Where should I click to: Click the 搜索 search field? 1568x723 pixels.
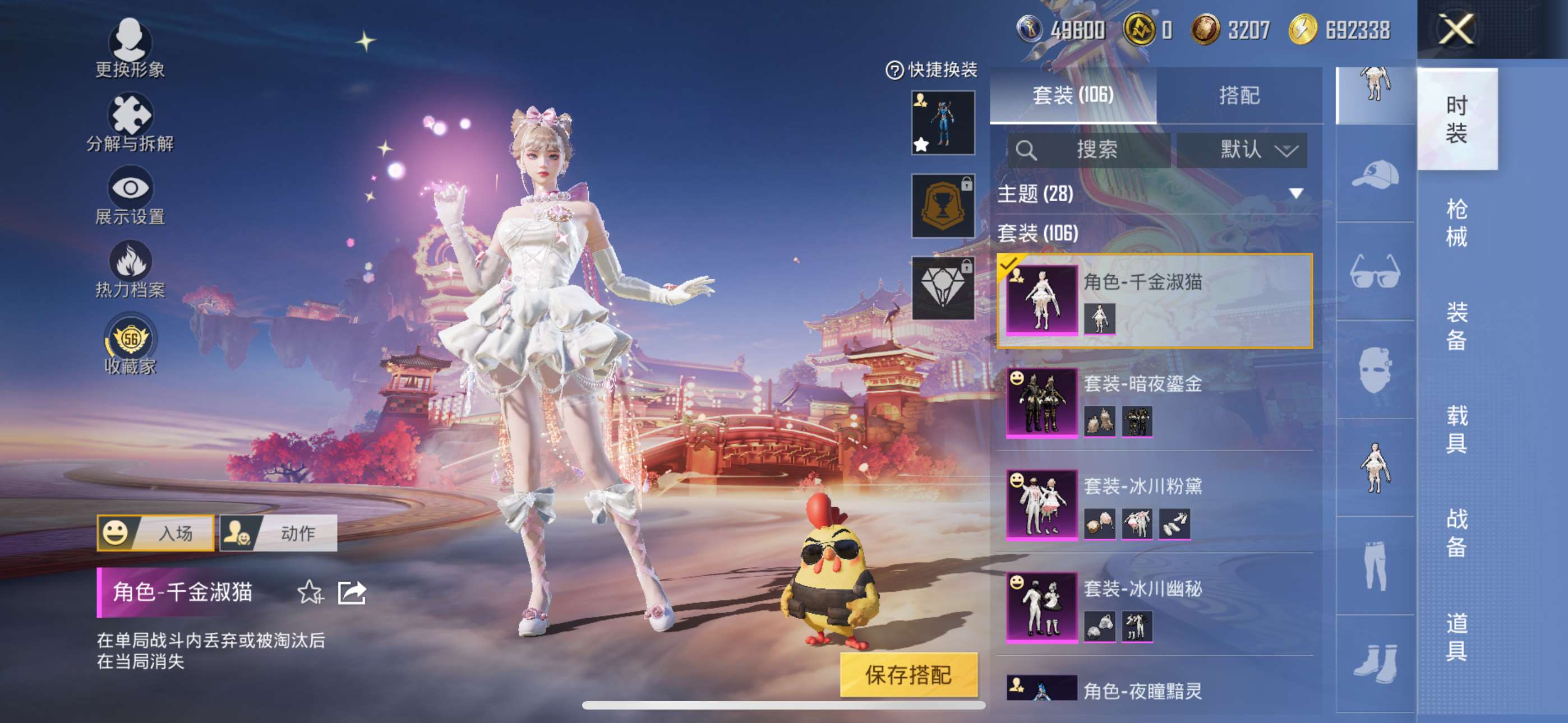coord(1090,150)
